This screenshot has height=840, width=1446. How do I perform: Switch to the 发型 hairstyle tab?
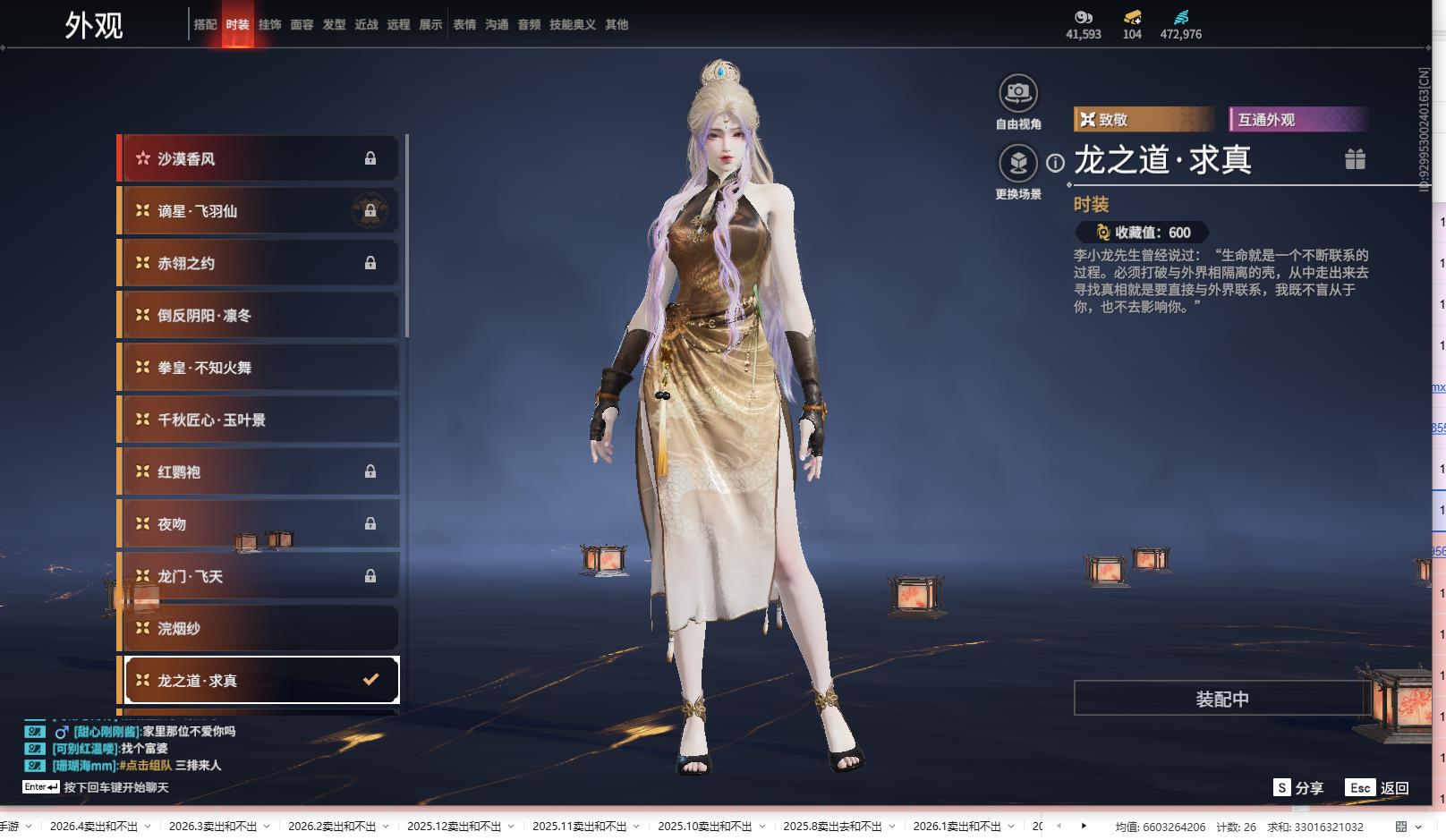[x=334, y=25]
